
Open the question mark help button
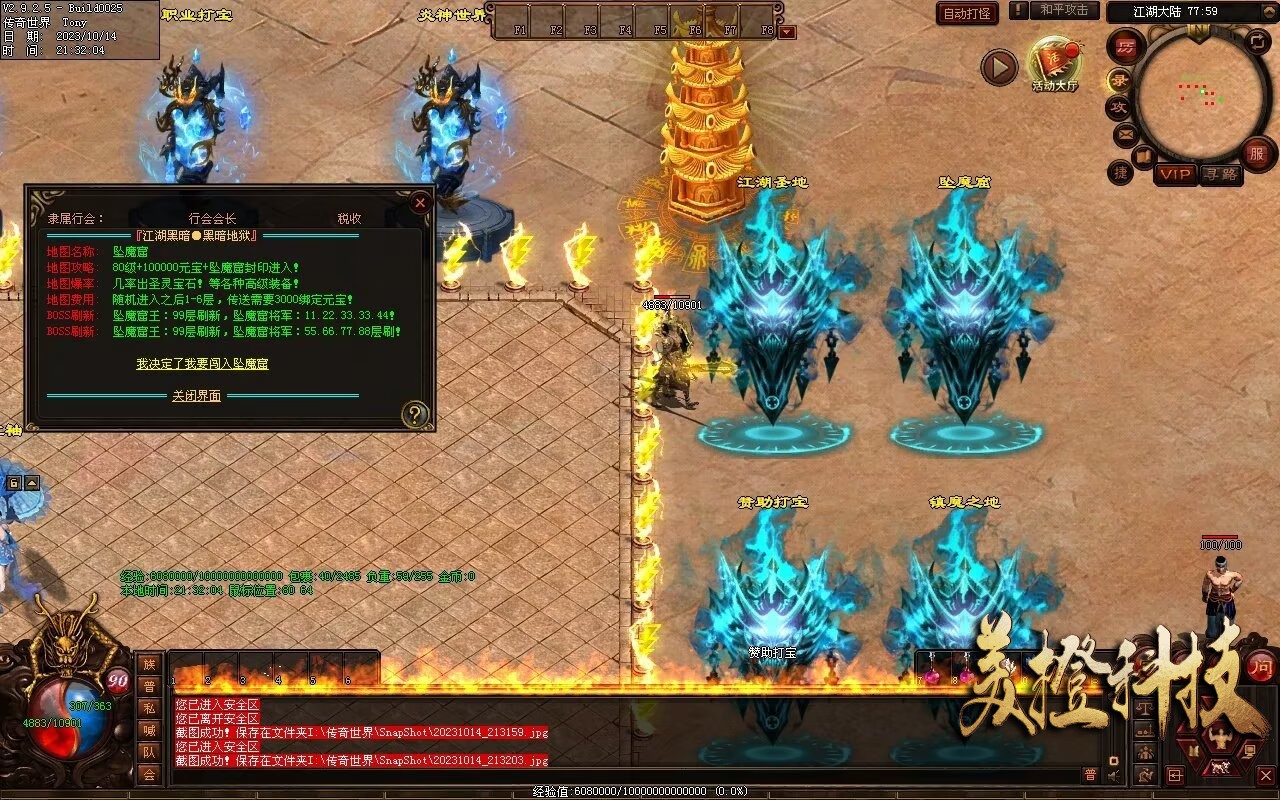pyautogui.click(x=414, y=413)
